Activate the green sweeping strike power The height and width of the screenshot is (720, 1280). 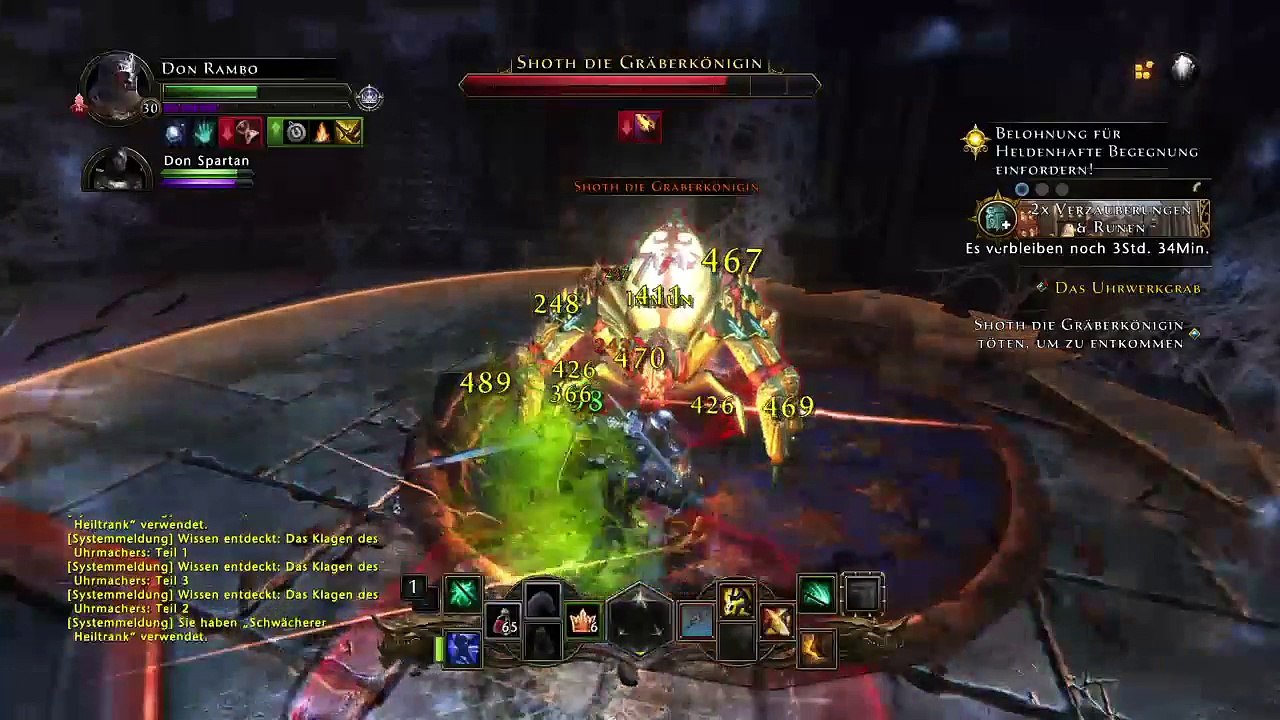tap(816, 594)
